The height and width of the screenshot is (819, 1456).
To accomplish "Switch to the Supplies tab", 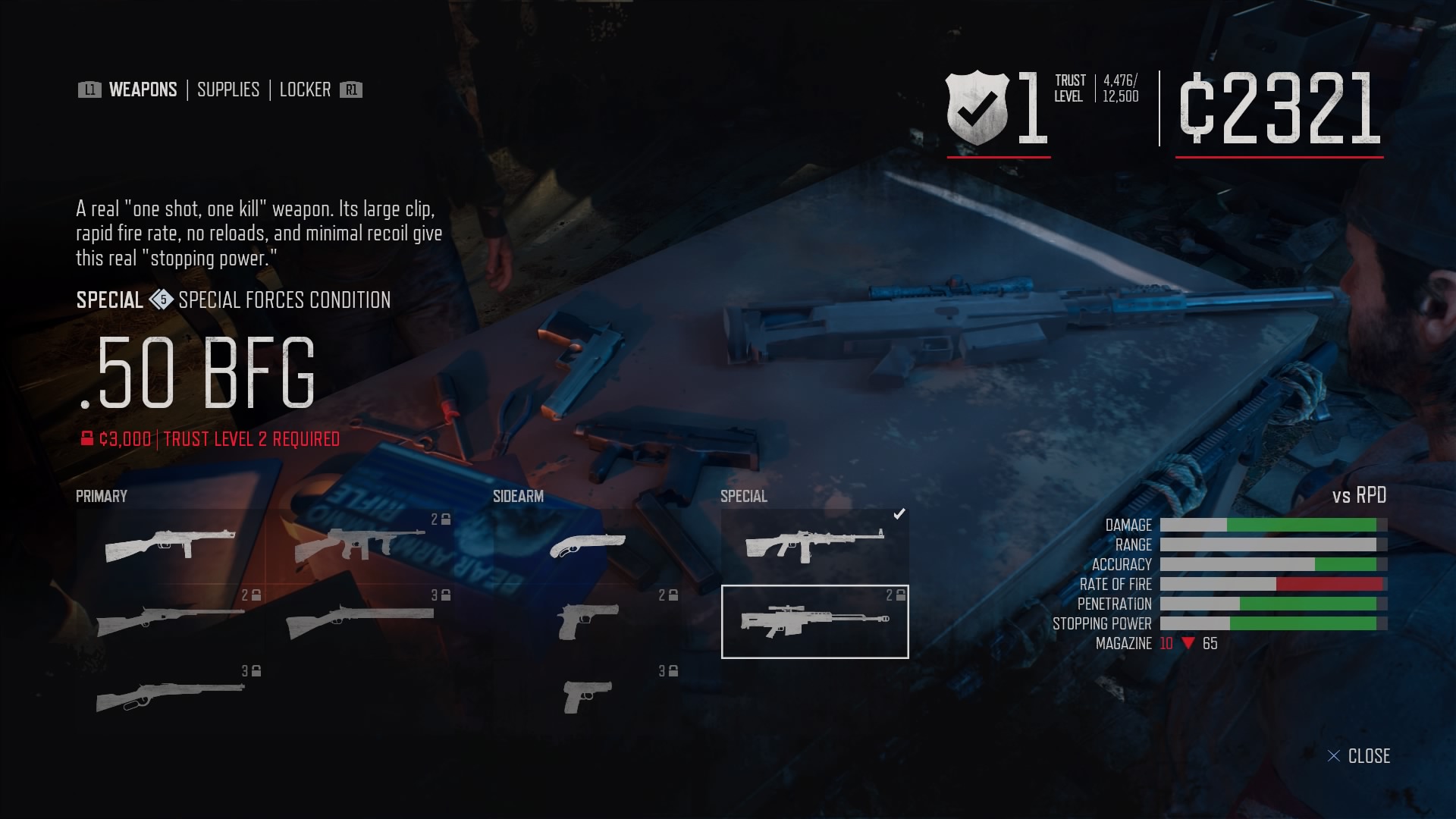I will click(x=227, y=89).
